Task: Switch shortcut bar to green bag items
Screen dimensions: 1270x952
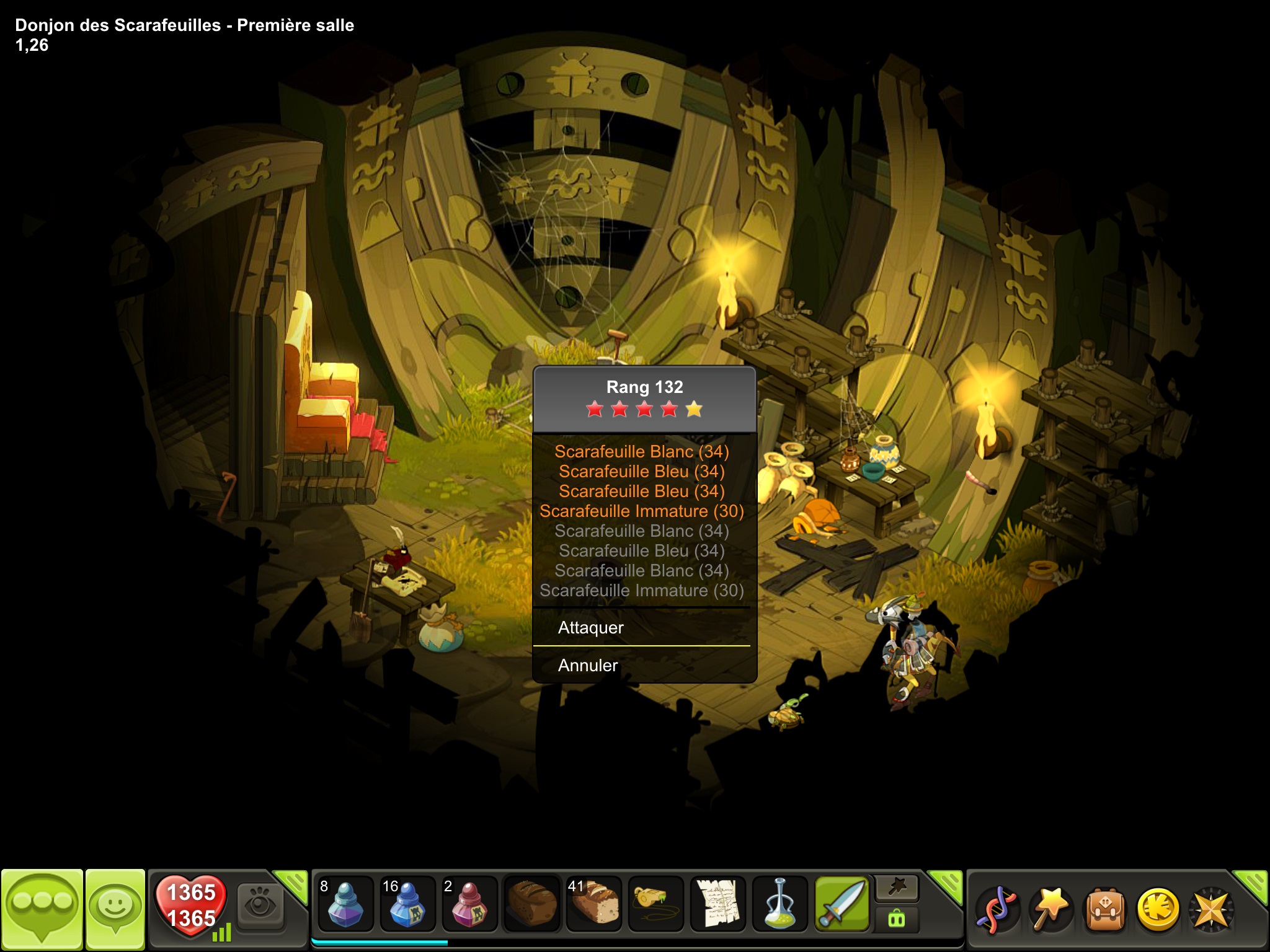Action: click(897, 919)
